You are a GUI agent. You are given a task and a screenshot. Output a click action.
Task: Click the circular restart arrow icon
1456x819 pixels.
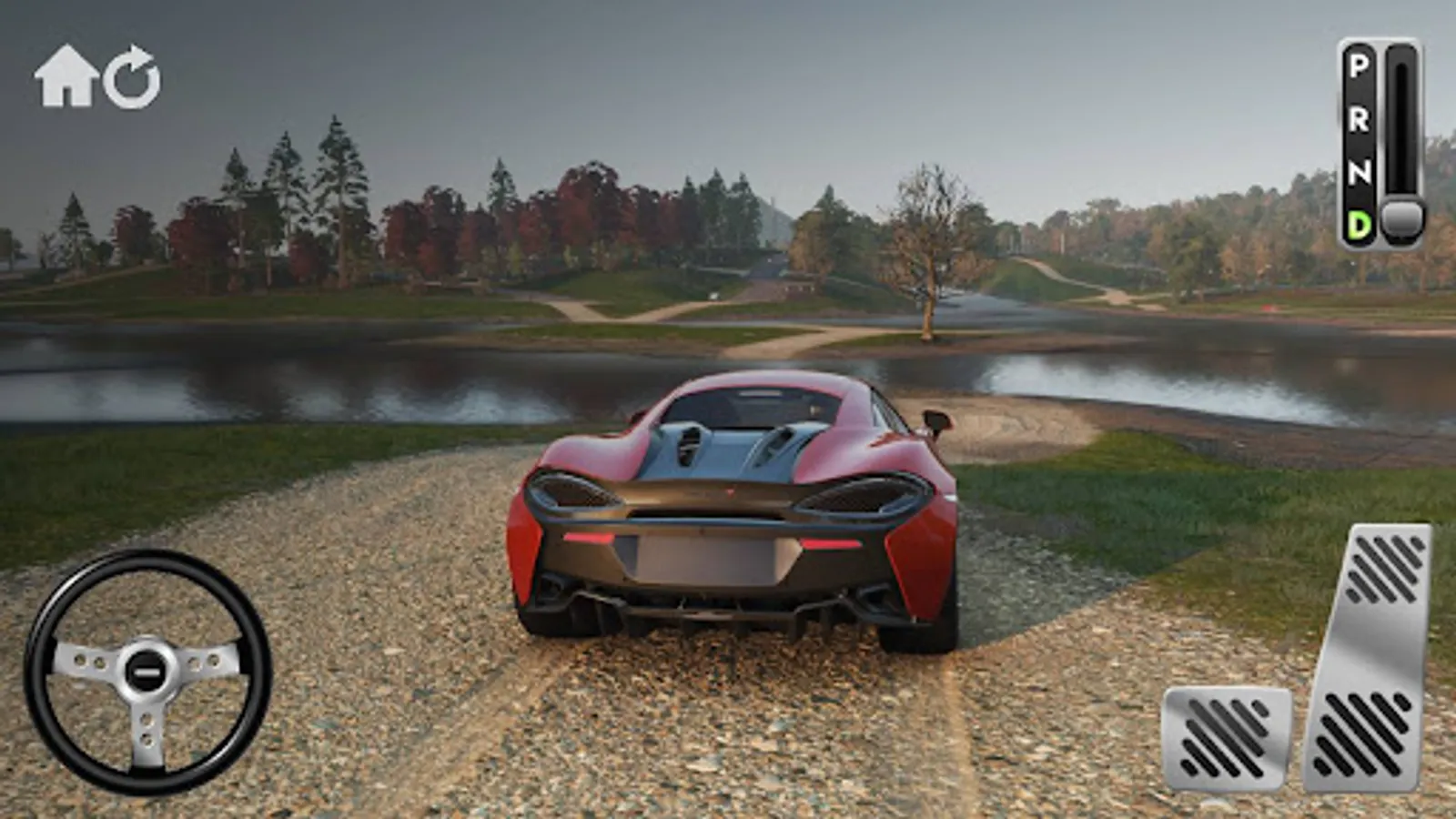[x=132, y=77]
